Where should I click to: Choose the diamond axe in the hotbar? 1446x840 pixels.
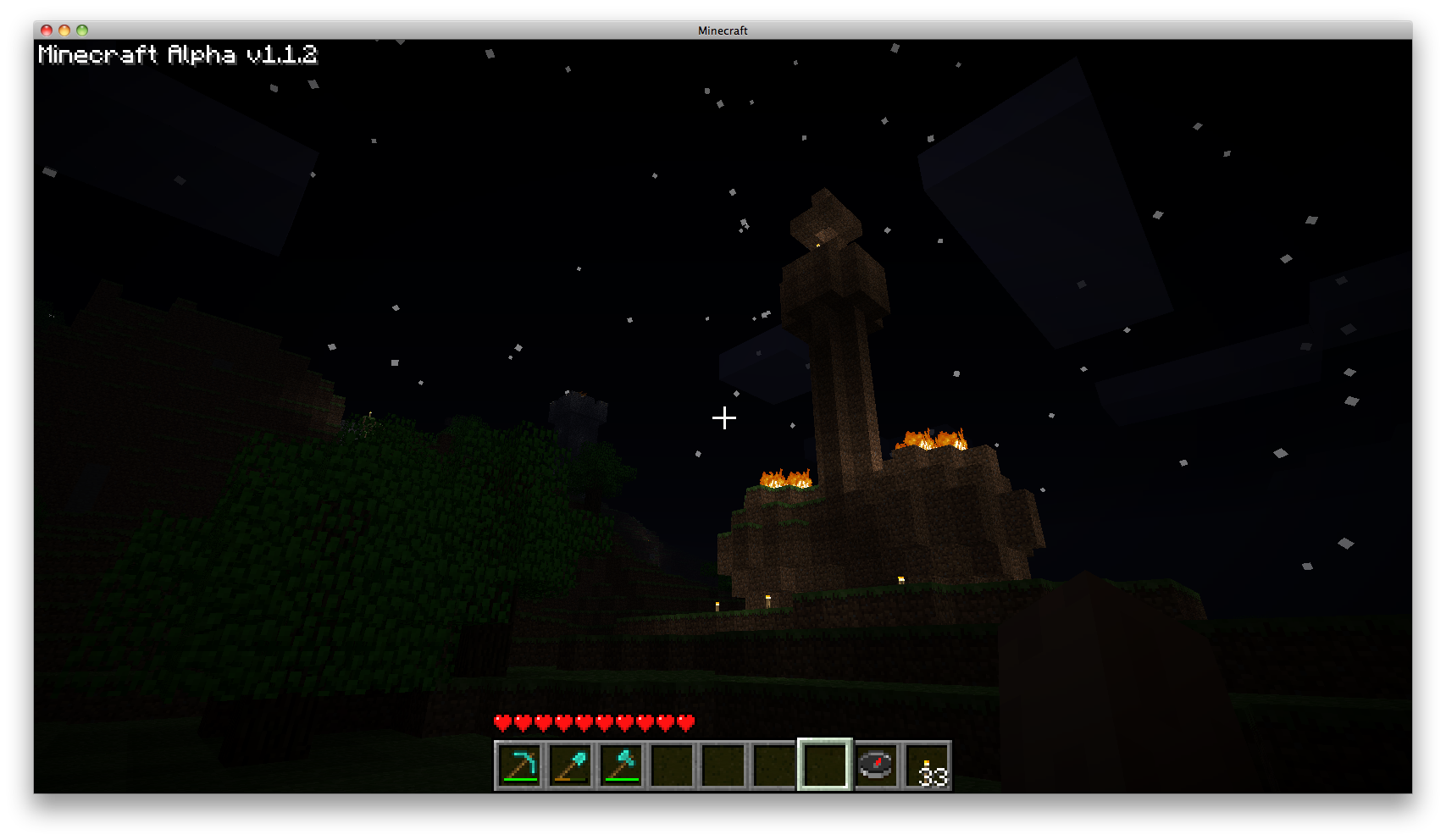coord(622,765)
